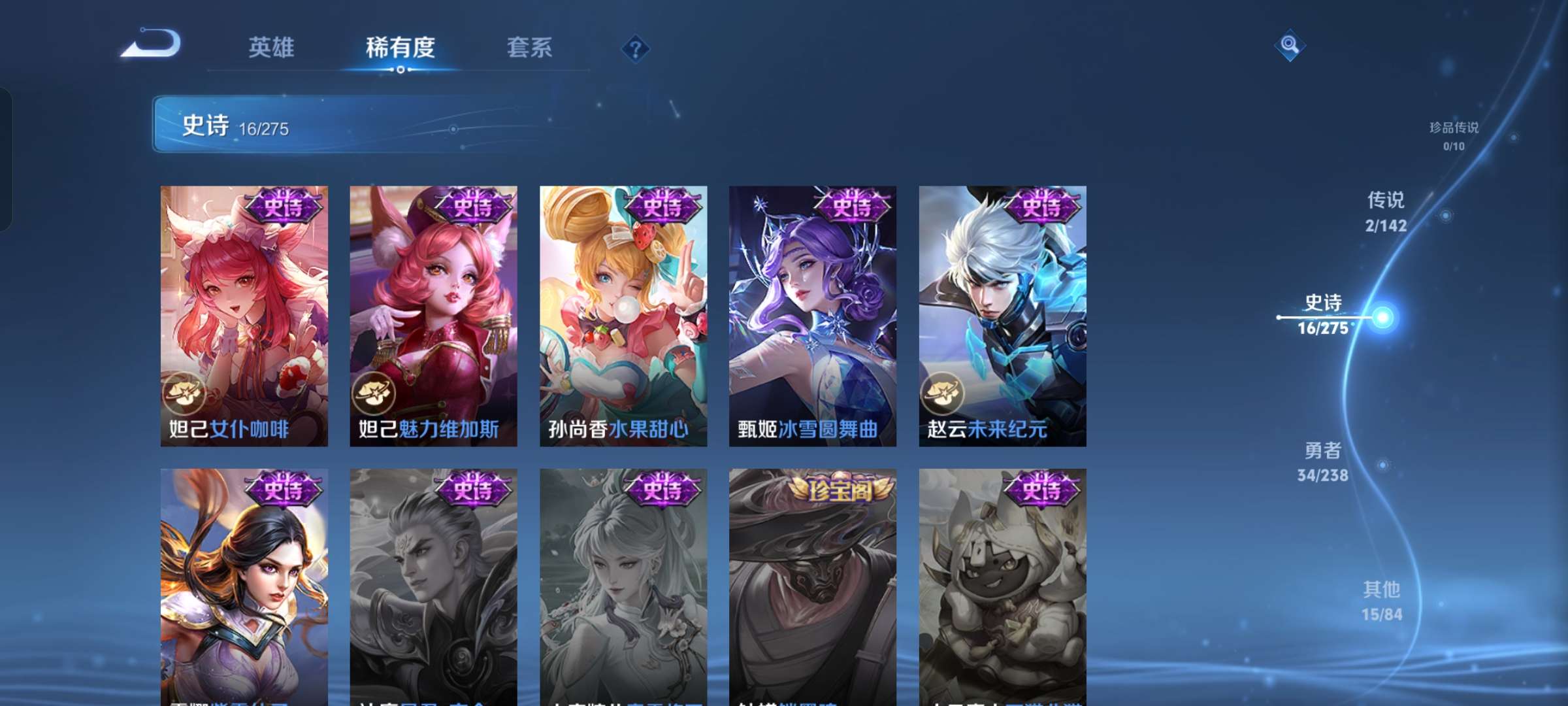Open the help question mark icon
Image resolution: width=1568 pixels, height=706 pixels.
pyautogui.click(x=636, y=47)
